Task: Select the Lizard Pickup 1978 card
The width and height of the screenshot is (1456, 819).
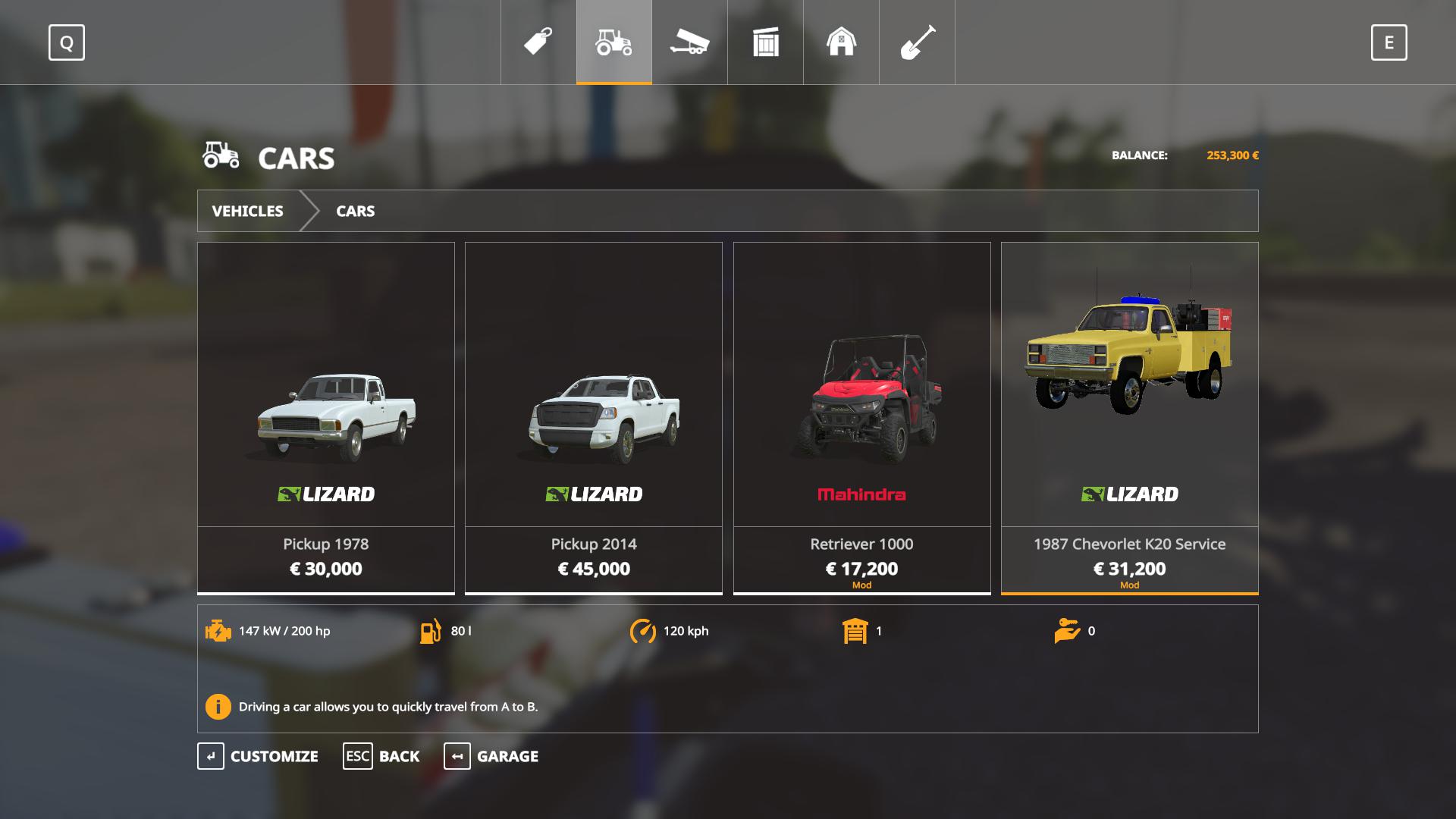Action: coord(326,417)
